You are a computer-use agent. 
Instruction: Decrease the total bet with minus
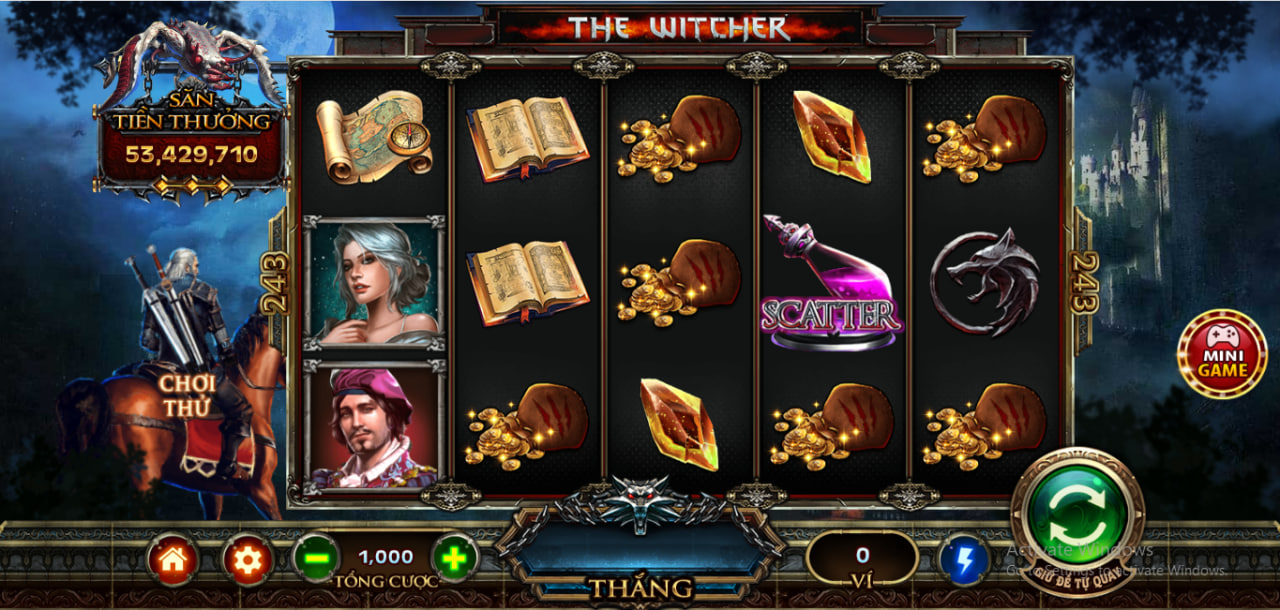tap(316, 558)
